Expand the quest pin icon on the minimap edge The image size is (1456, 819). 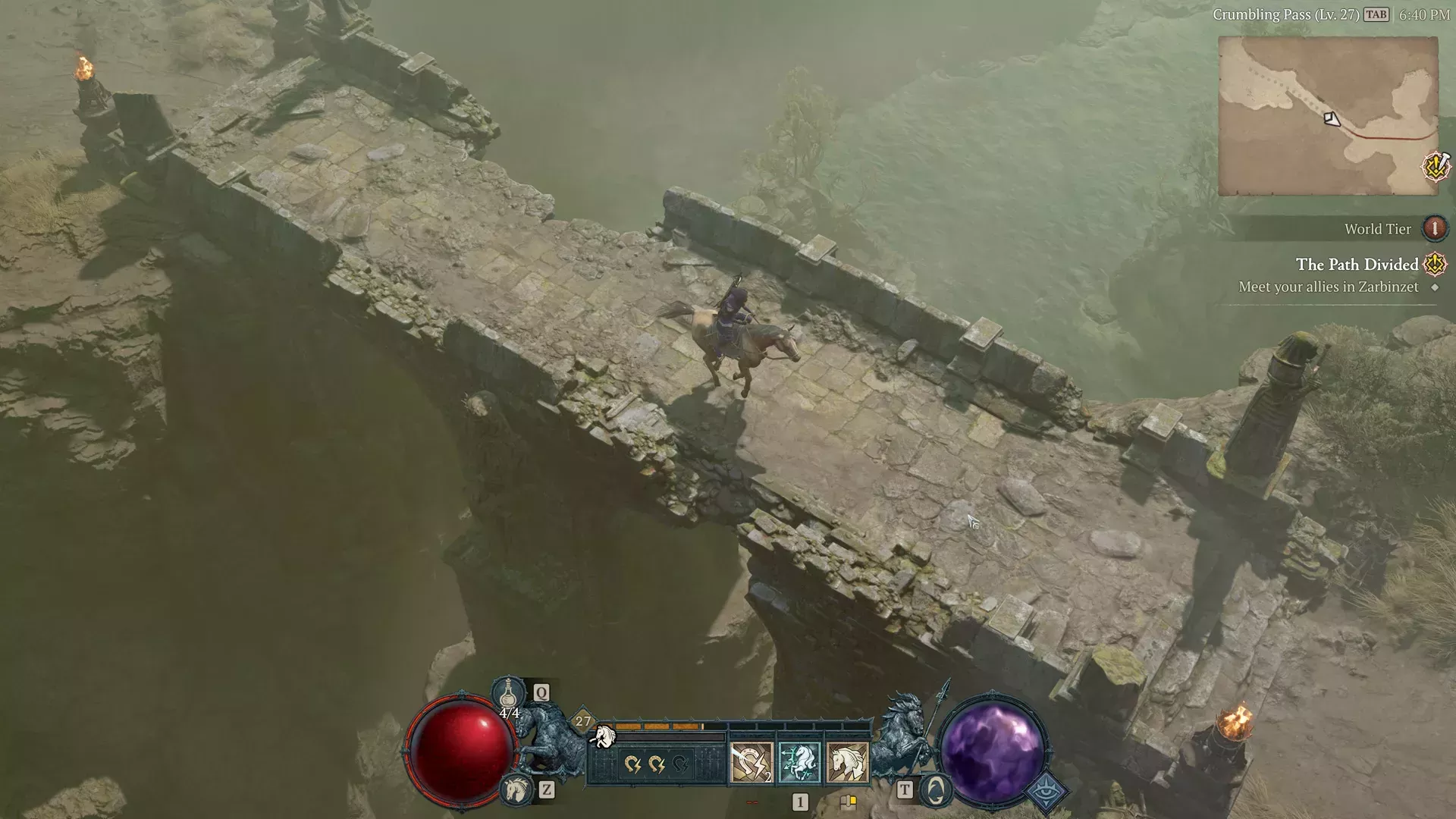(x=1436, y=168)
